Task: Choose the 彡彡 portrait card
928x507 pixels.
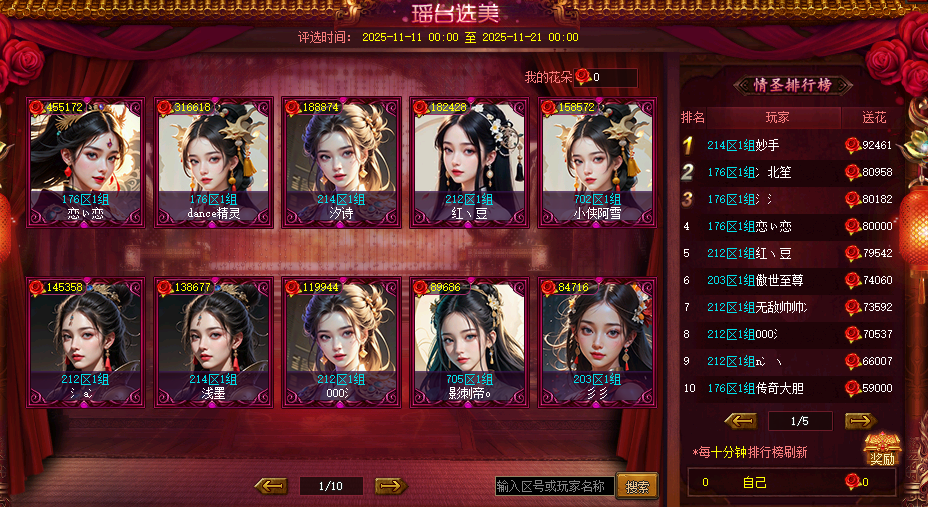Action: click(597, 341)
